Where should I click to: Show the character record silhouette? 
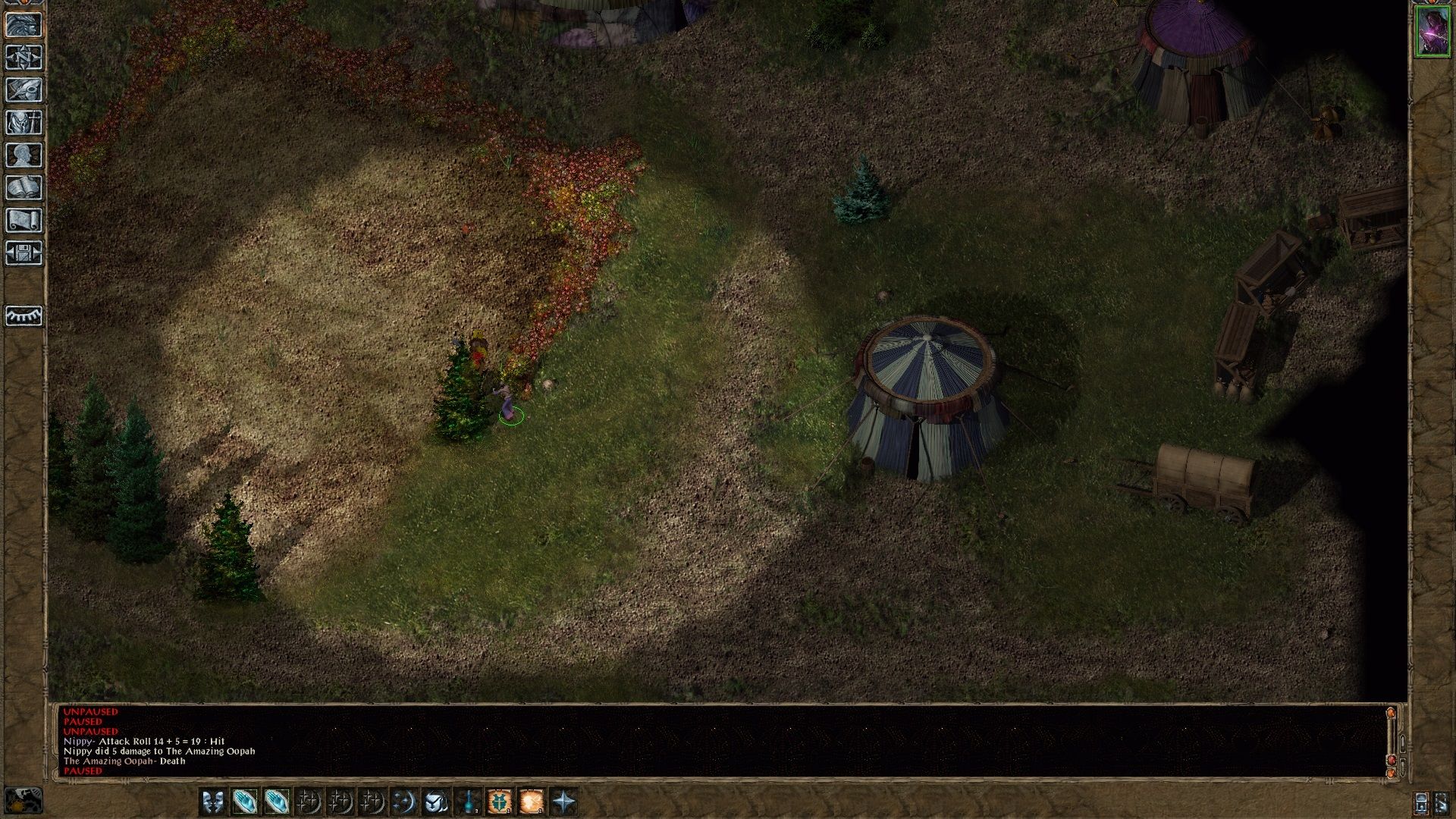click(24, 155)
